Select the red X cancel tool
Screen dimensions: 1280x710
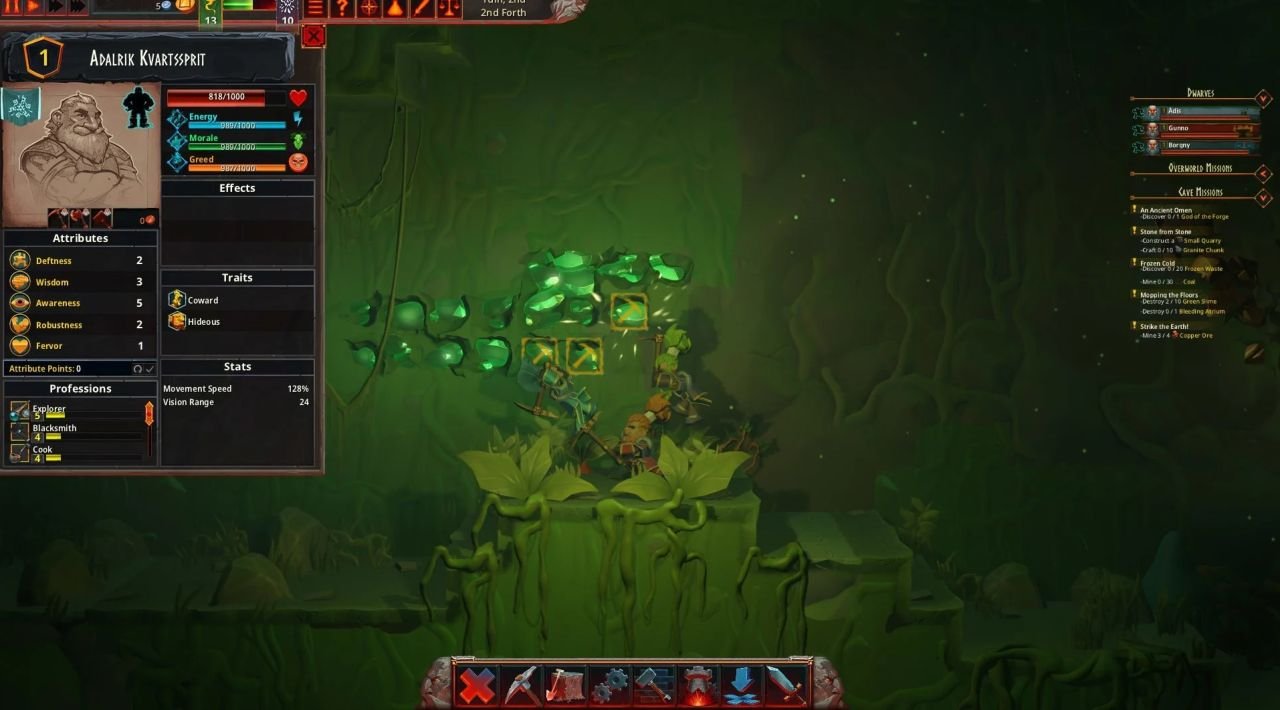click(477, 686)
